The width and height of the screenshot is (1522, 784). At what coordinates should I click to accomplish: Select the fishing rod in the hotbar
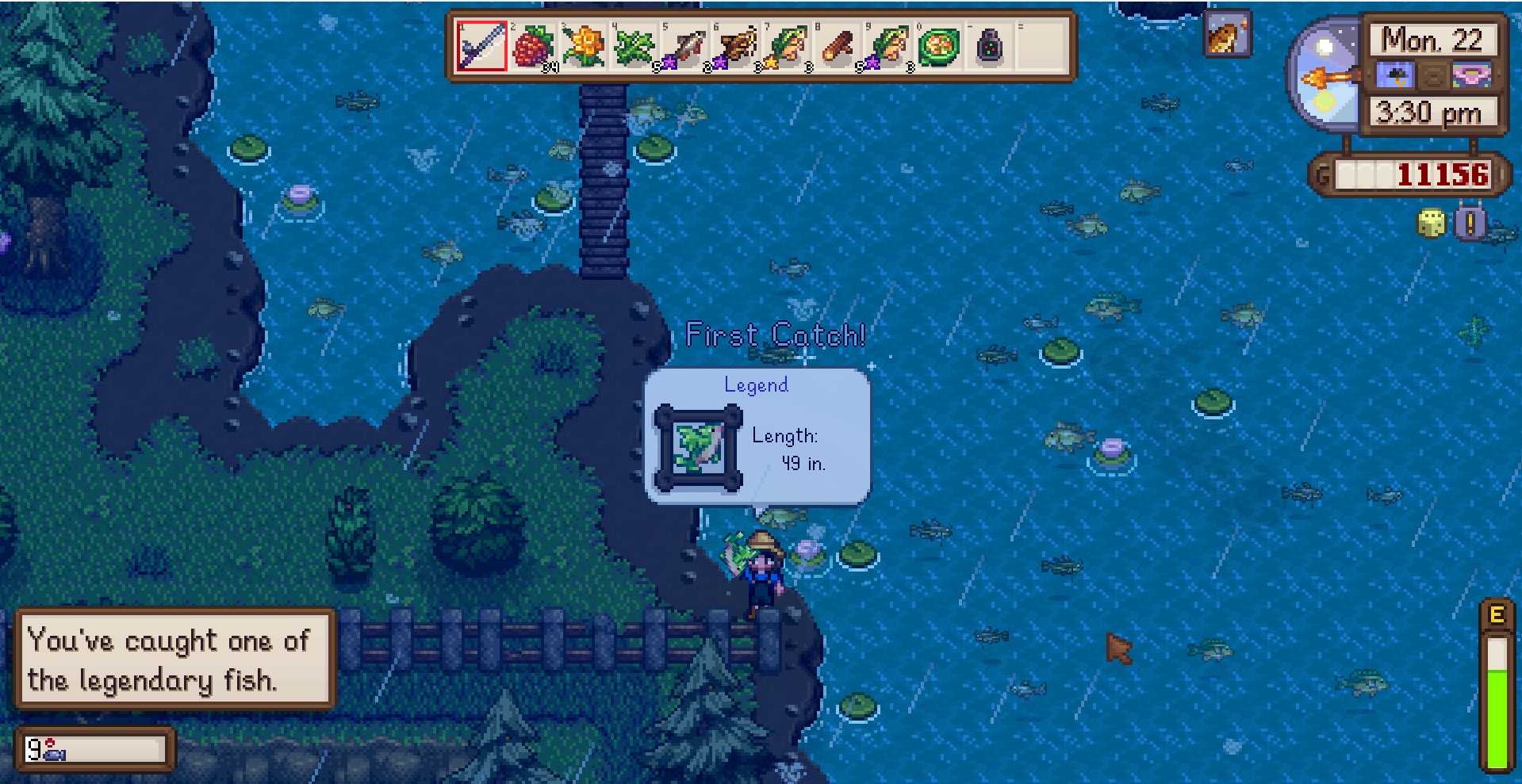coord(481,46)
